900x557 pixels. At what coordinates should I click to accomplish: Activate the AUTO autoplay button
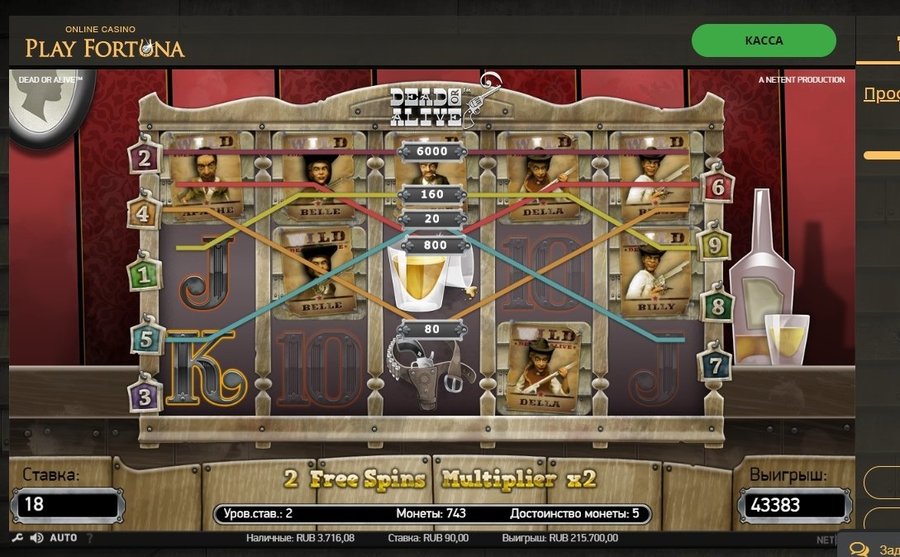(63, 538)
